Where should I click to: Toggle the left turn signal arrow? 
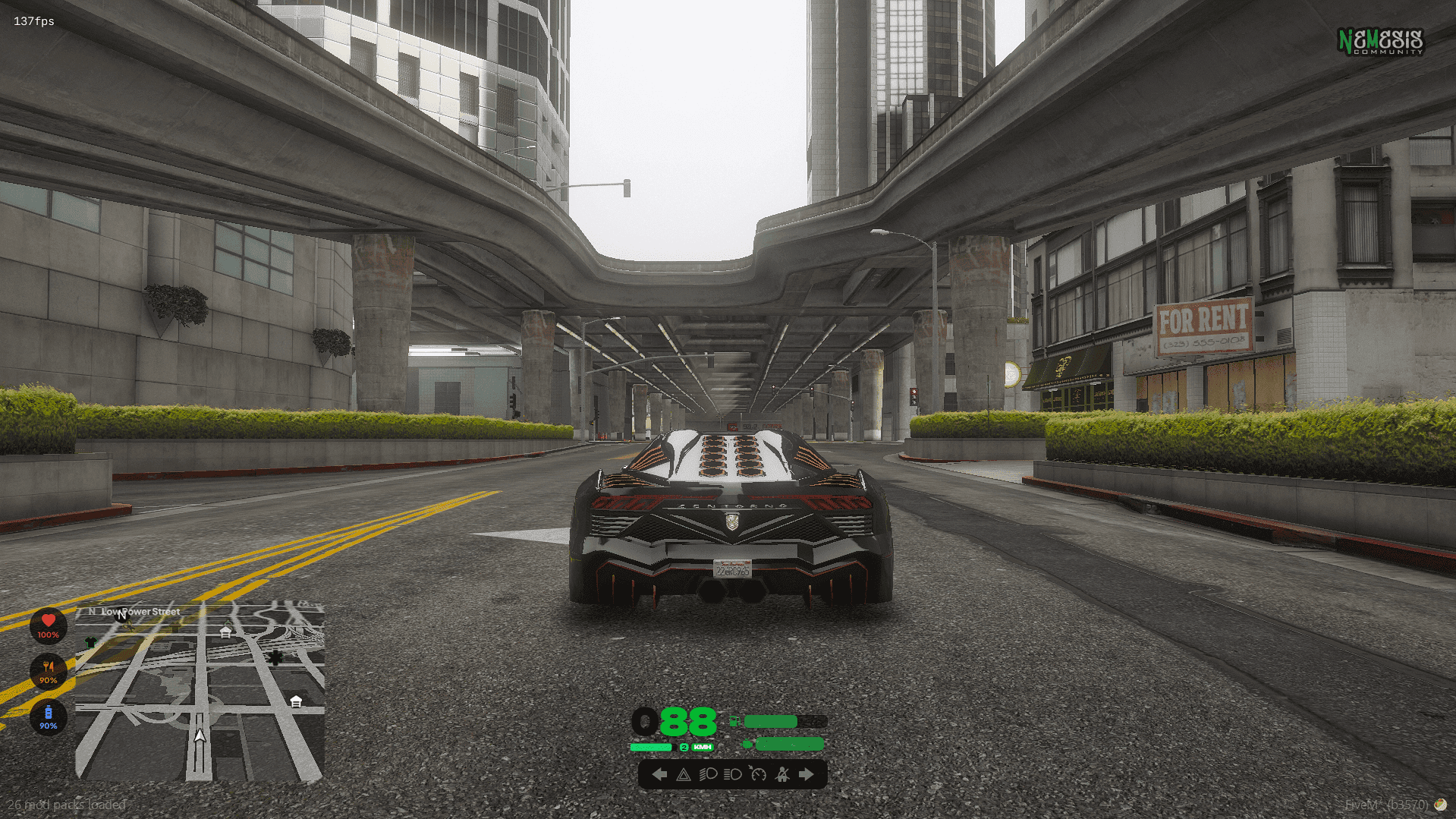click(x=660, y=775)
